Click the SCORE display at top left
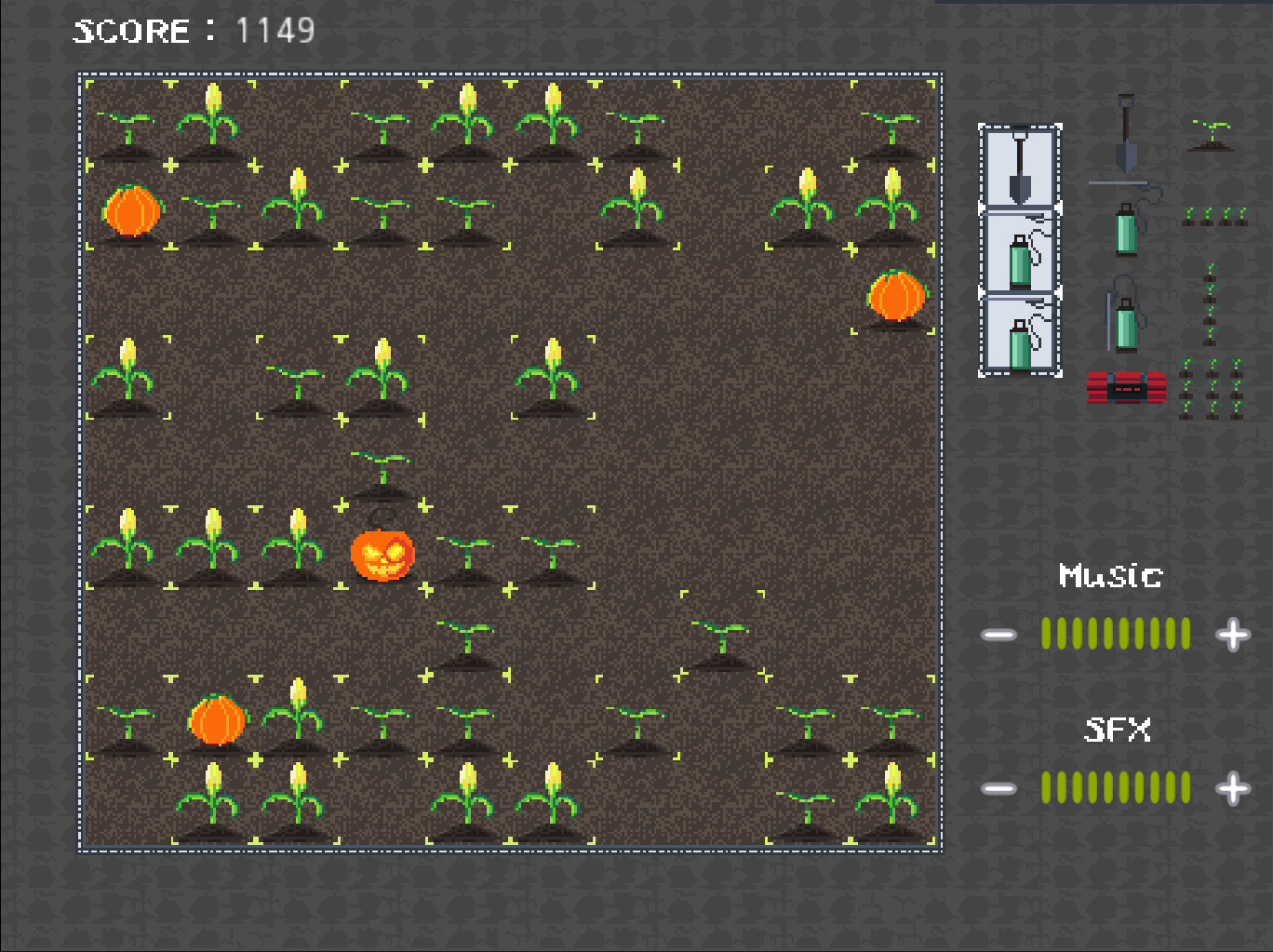Screen dimensions: 1273x952 pyautogui.click(x=194, y=30)
